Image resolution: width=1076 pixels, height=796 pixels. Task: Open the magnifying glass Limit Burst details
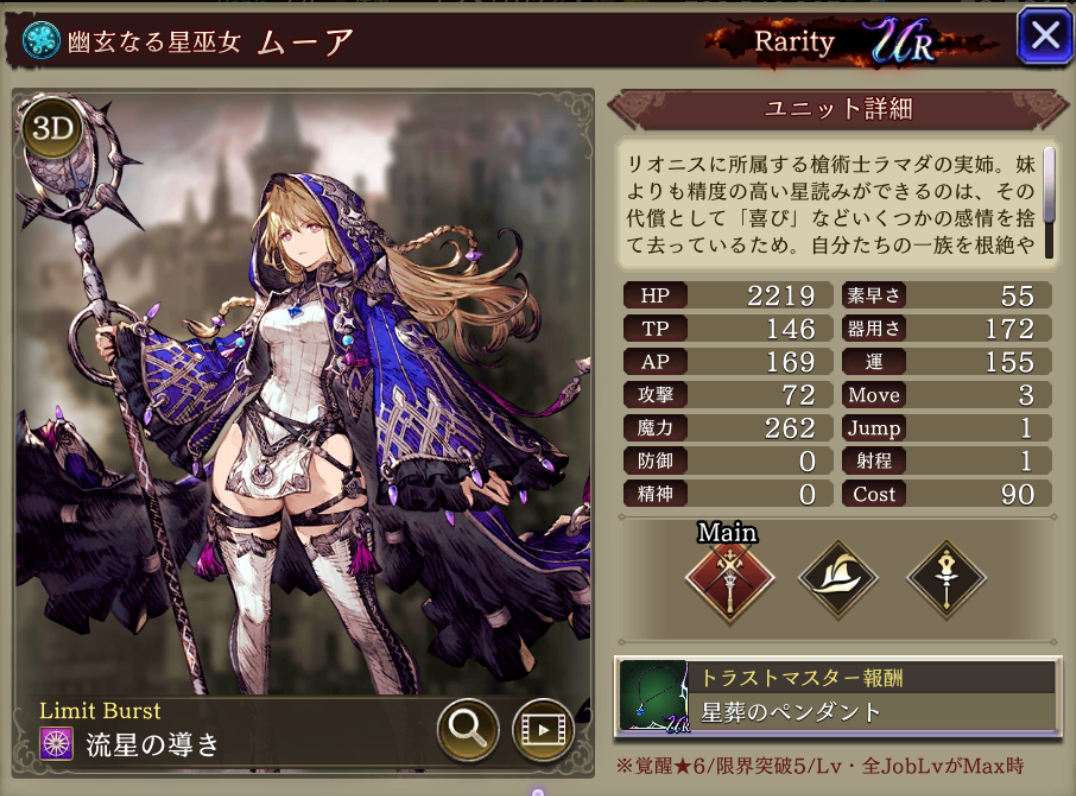(468, 728)
